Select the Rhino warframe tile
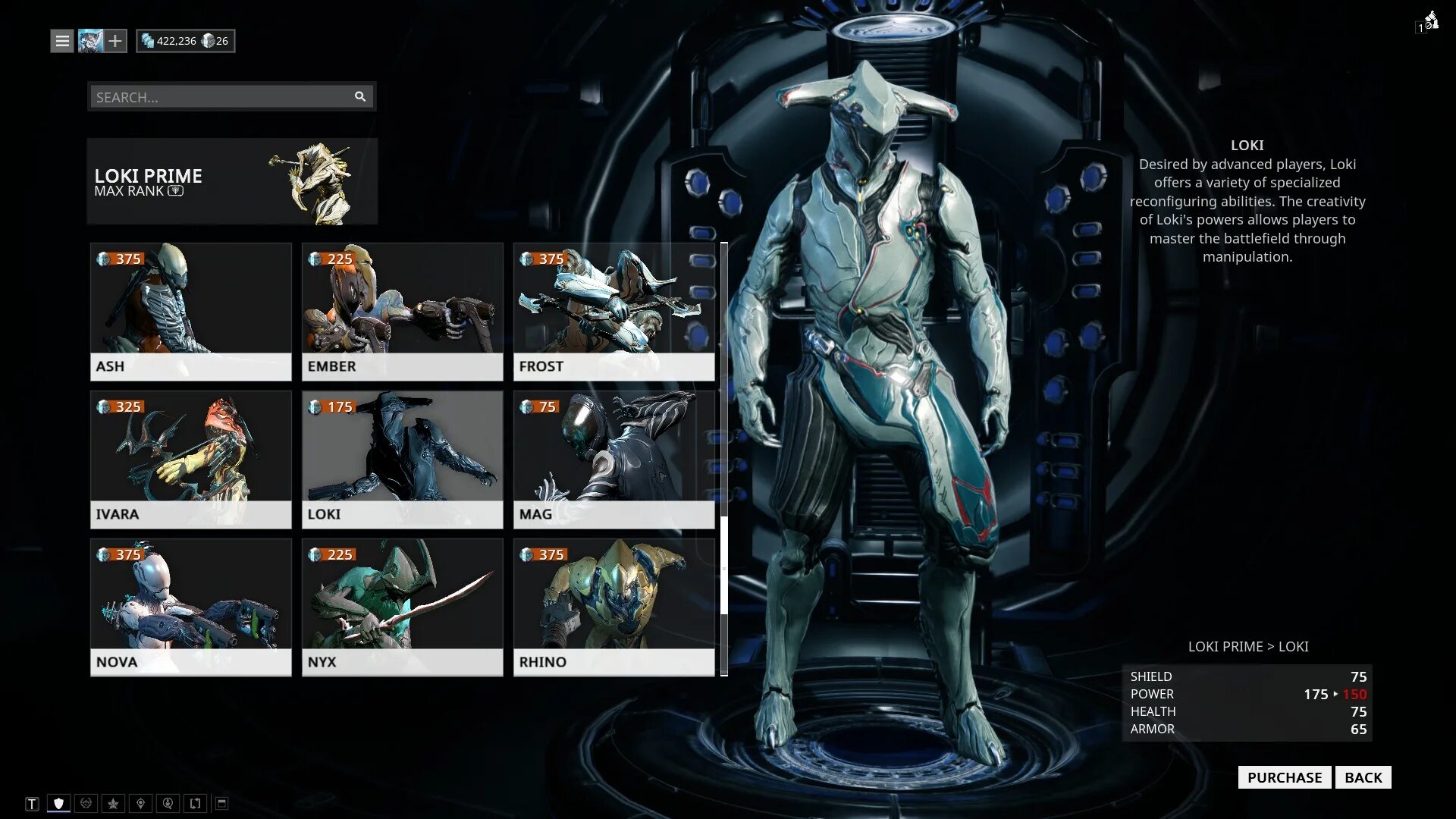Screen dimensions: 1456x819 coord(613,607)
